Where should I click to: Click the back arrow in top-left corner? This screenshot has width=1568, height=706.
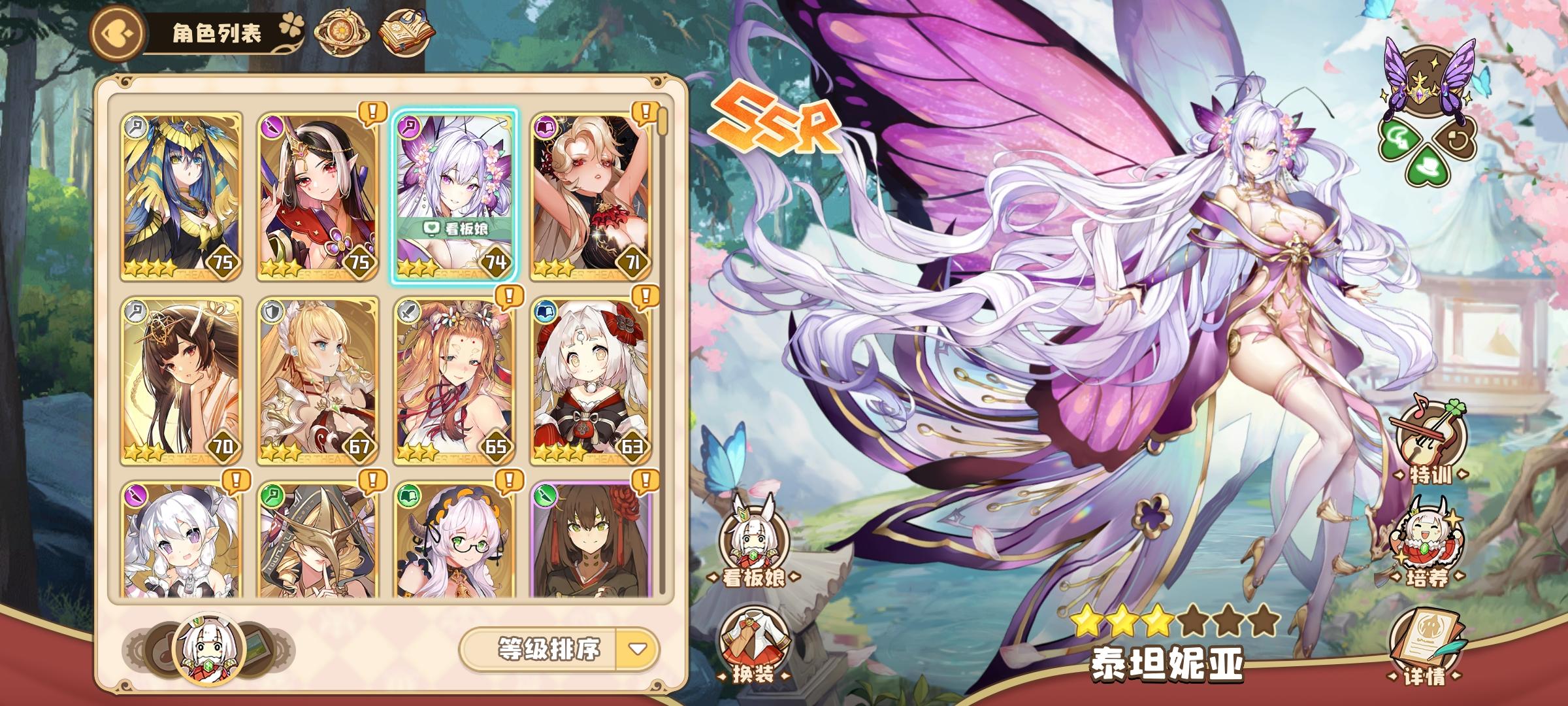click(x=118, y=33)
